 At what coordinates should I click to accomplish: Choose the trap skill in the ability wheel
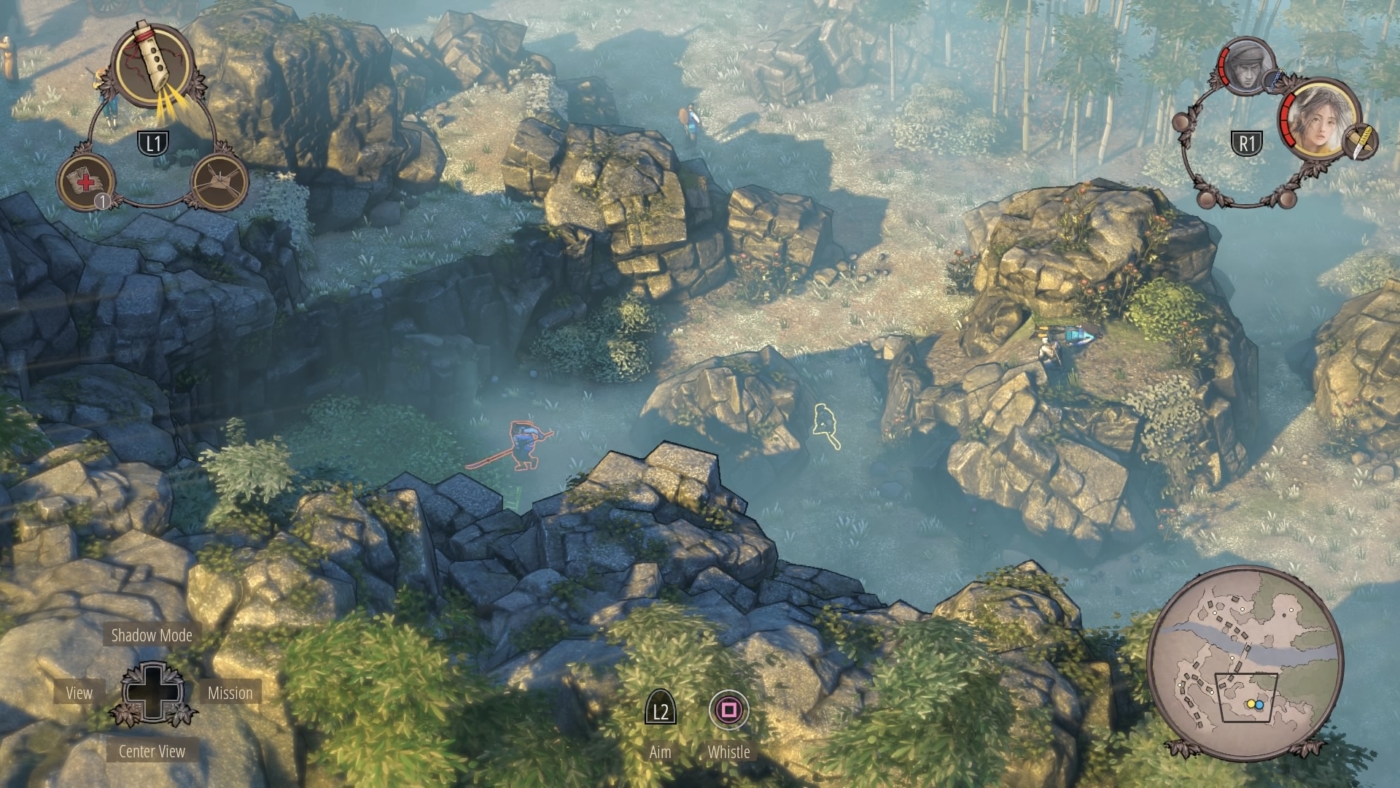(x=220, y=183)
